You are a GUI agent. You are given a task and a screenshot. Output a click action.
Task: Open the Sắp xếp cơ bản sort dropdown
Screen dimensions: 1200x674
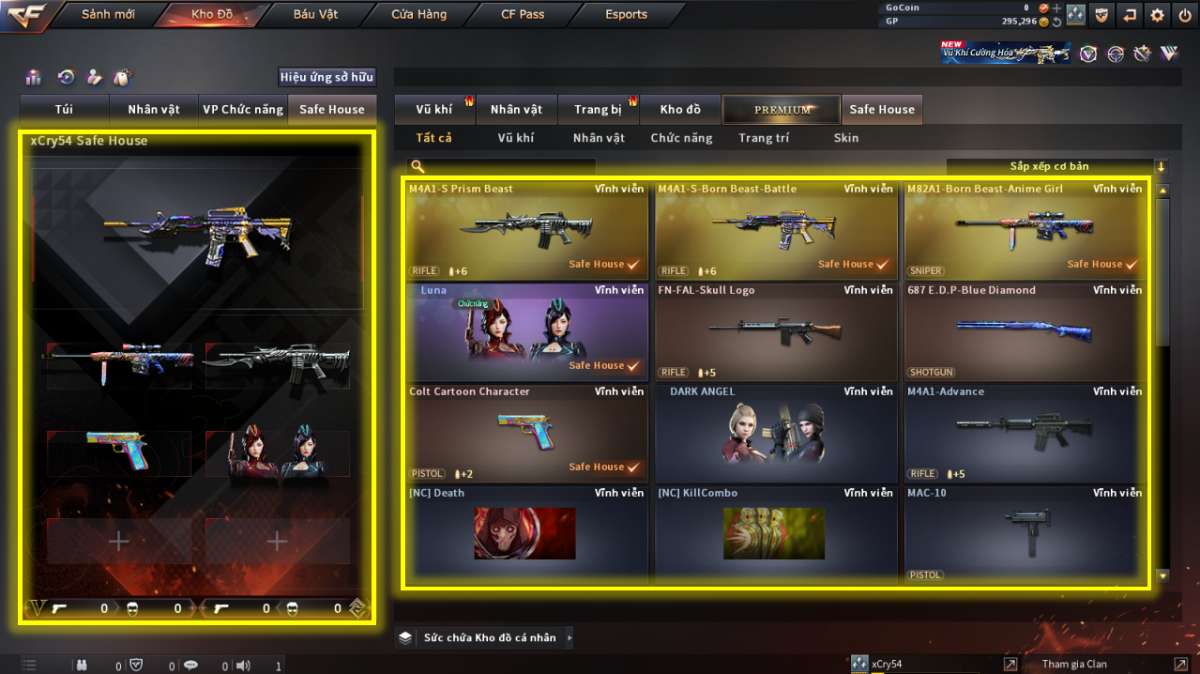click(x=1052, y=166)
